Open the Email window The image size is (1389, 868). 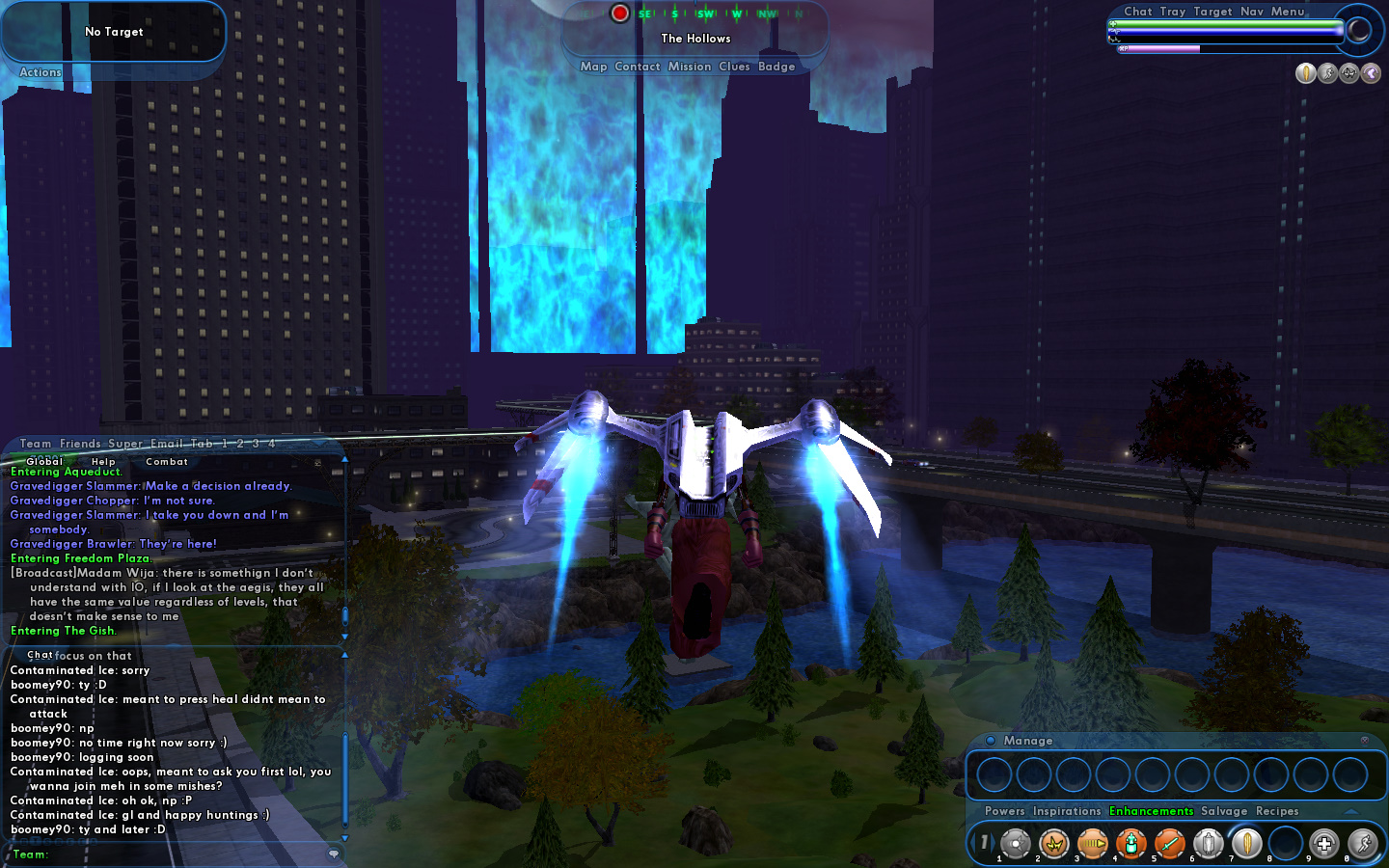[x=166, y=444]
